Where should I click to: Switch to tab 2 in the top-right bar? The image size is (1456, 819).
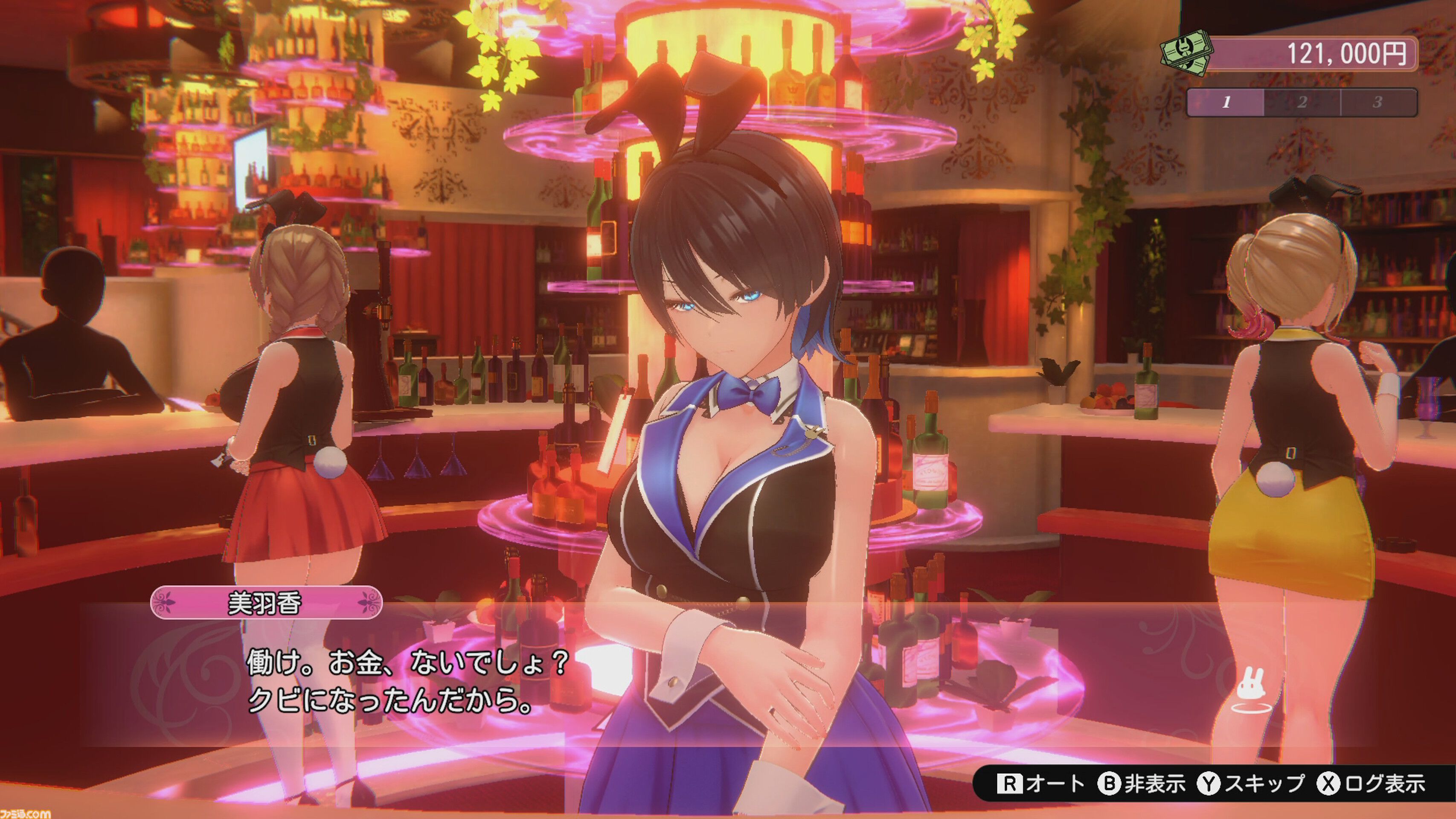point(1302,103)
